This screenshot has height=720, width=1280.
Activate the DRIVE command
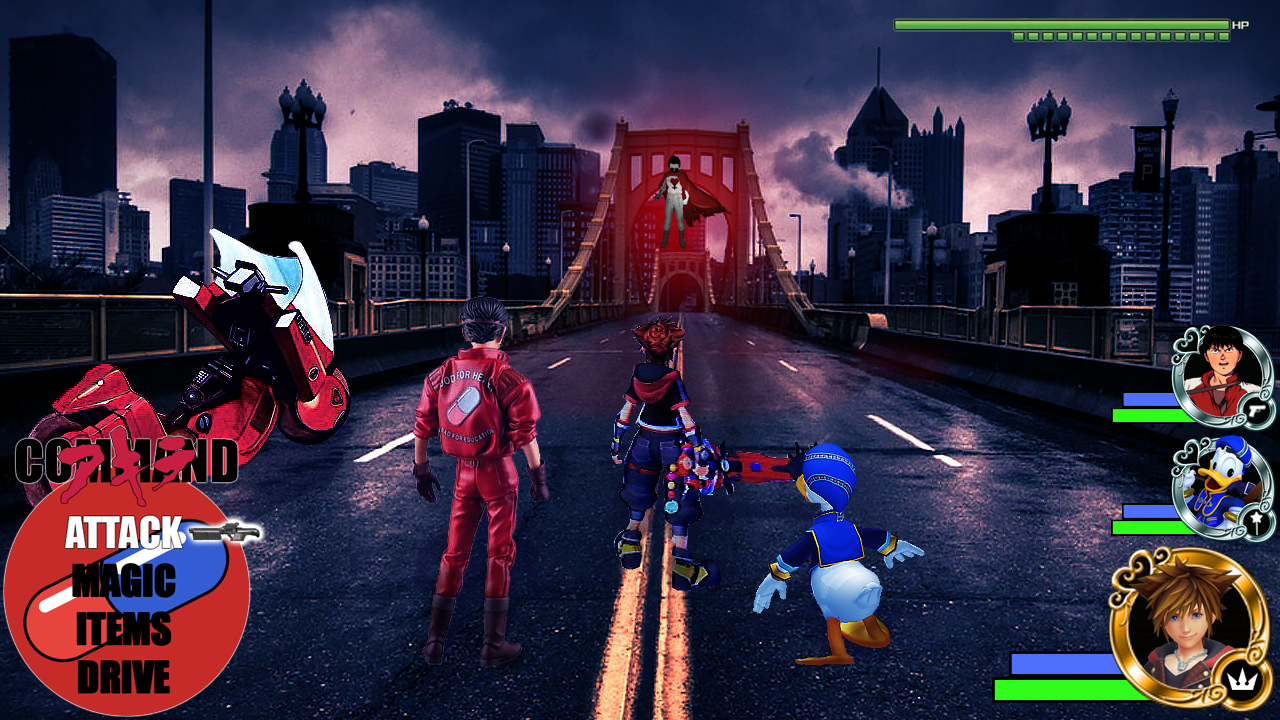(125, 672)
